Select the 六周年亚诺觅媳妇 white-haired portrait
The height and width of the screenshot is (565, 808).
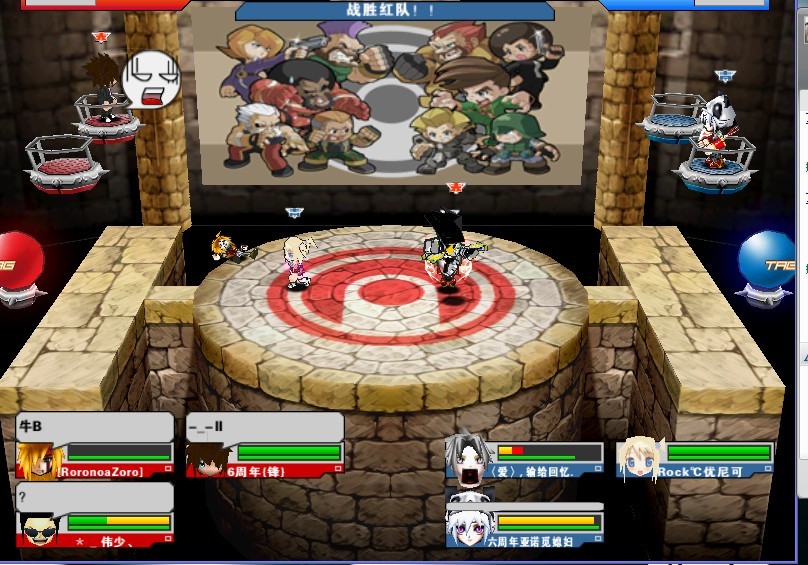[467, 524]
